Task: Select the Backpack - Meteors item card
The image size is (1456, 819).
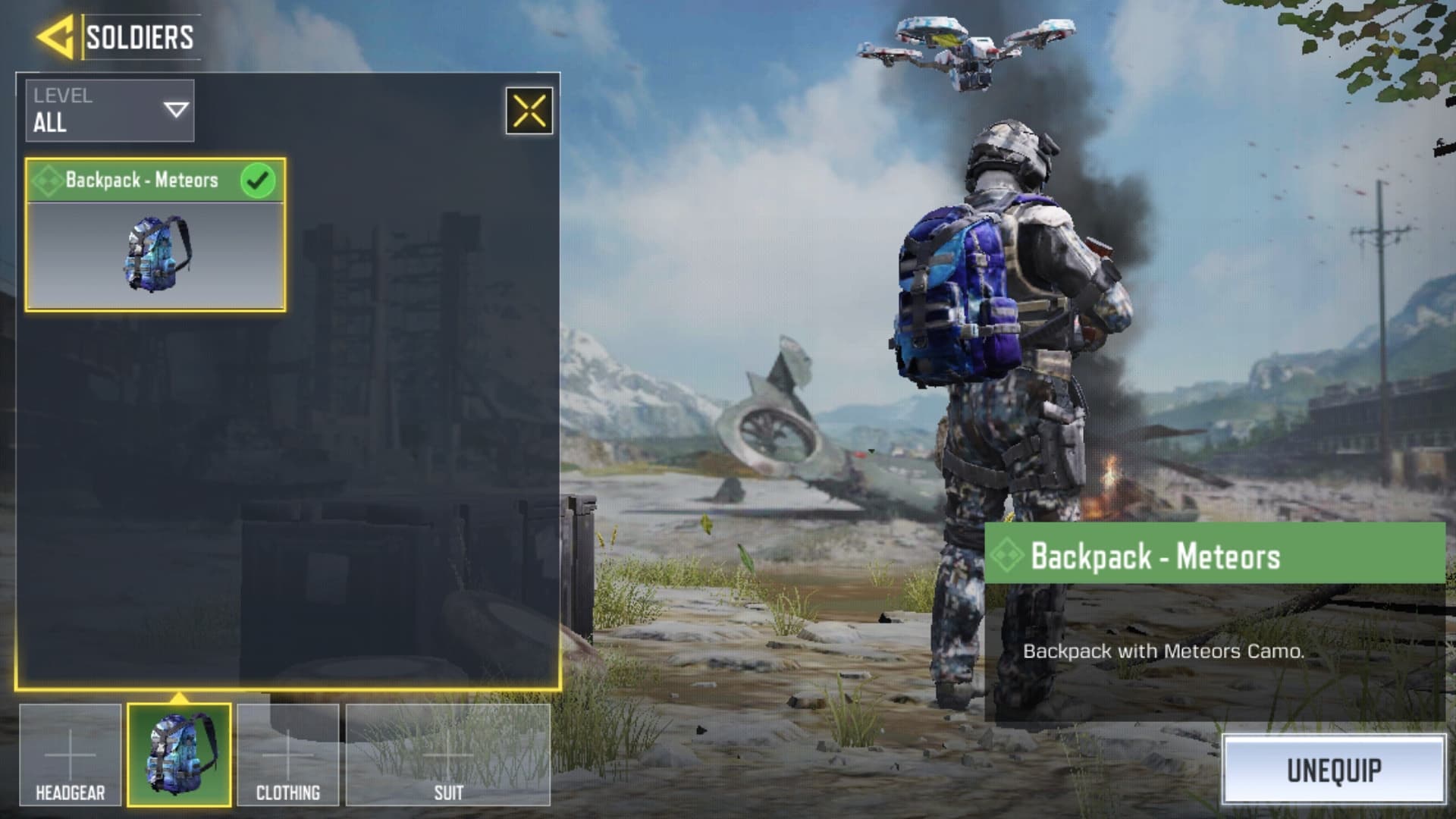Action: (x=155, y=235)
